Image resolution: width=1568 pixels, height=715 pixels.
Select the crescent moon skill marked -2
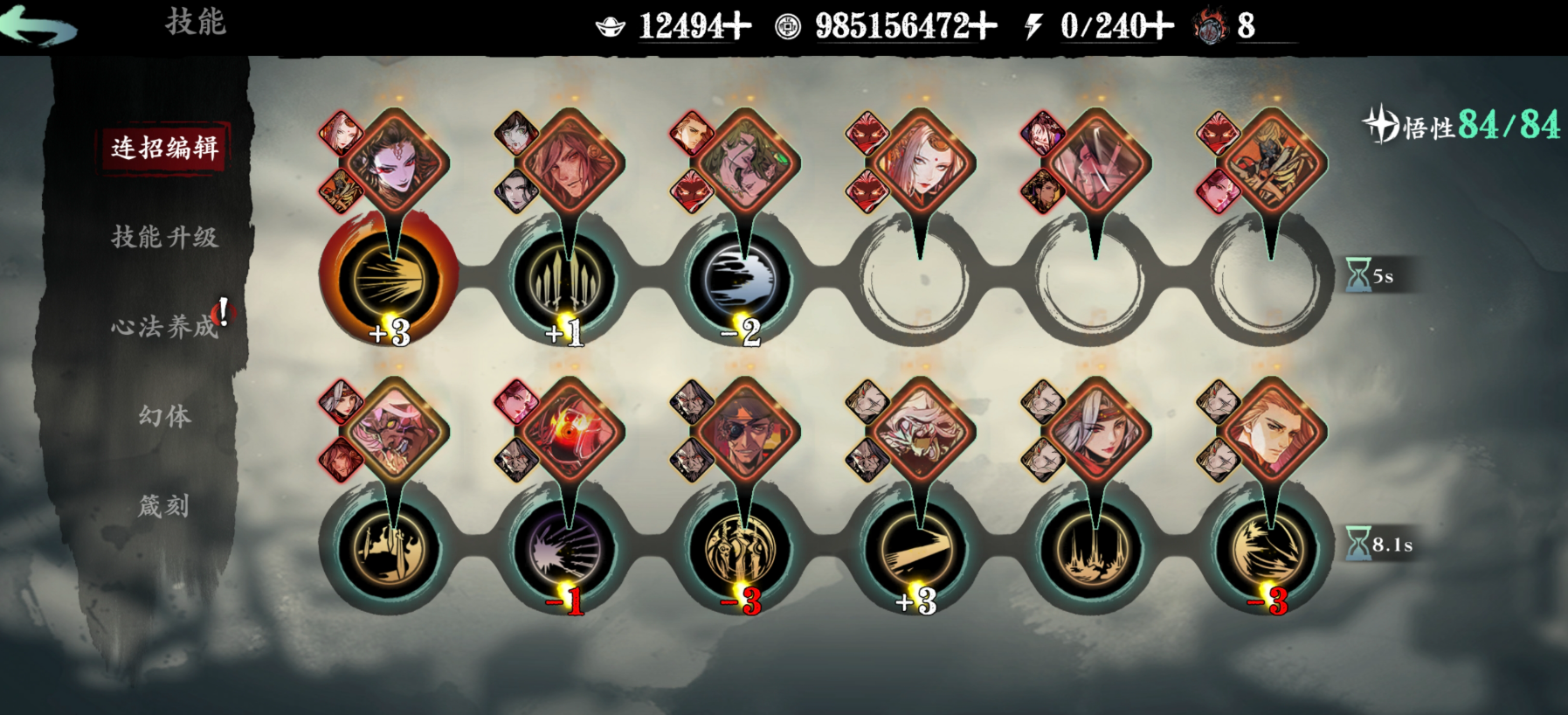(x=743, y=280)
